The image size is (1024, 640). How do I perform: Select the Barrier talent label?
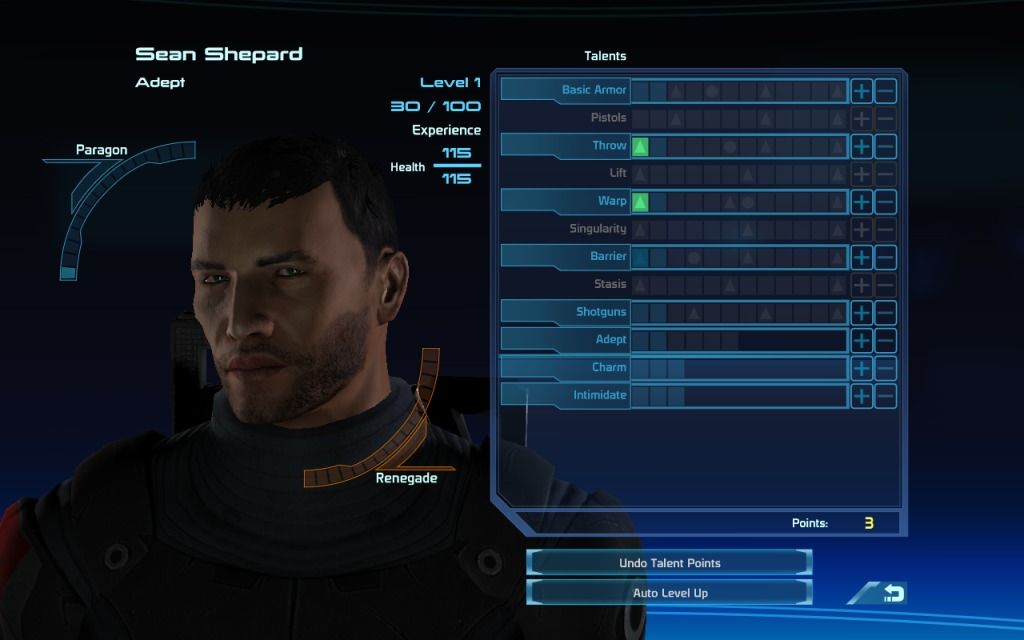(x=608, y=257)
